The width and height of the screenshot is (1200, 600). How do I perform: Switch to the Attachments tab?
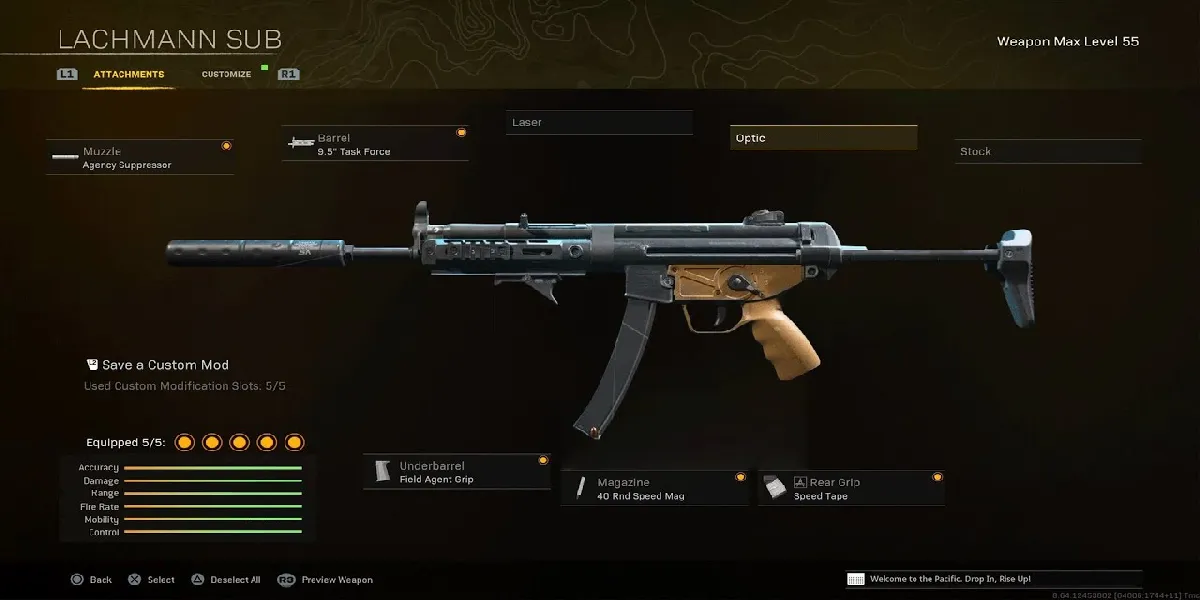click(x=128, y=74)
